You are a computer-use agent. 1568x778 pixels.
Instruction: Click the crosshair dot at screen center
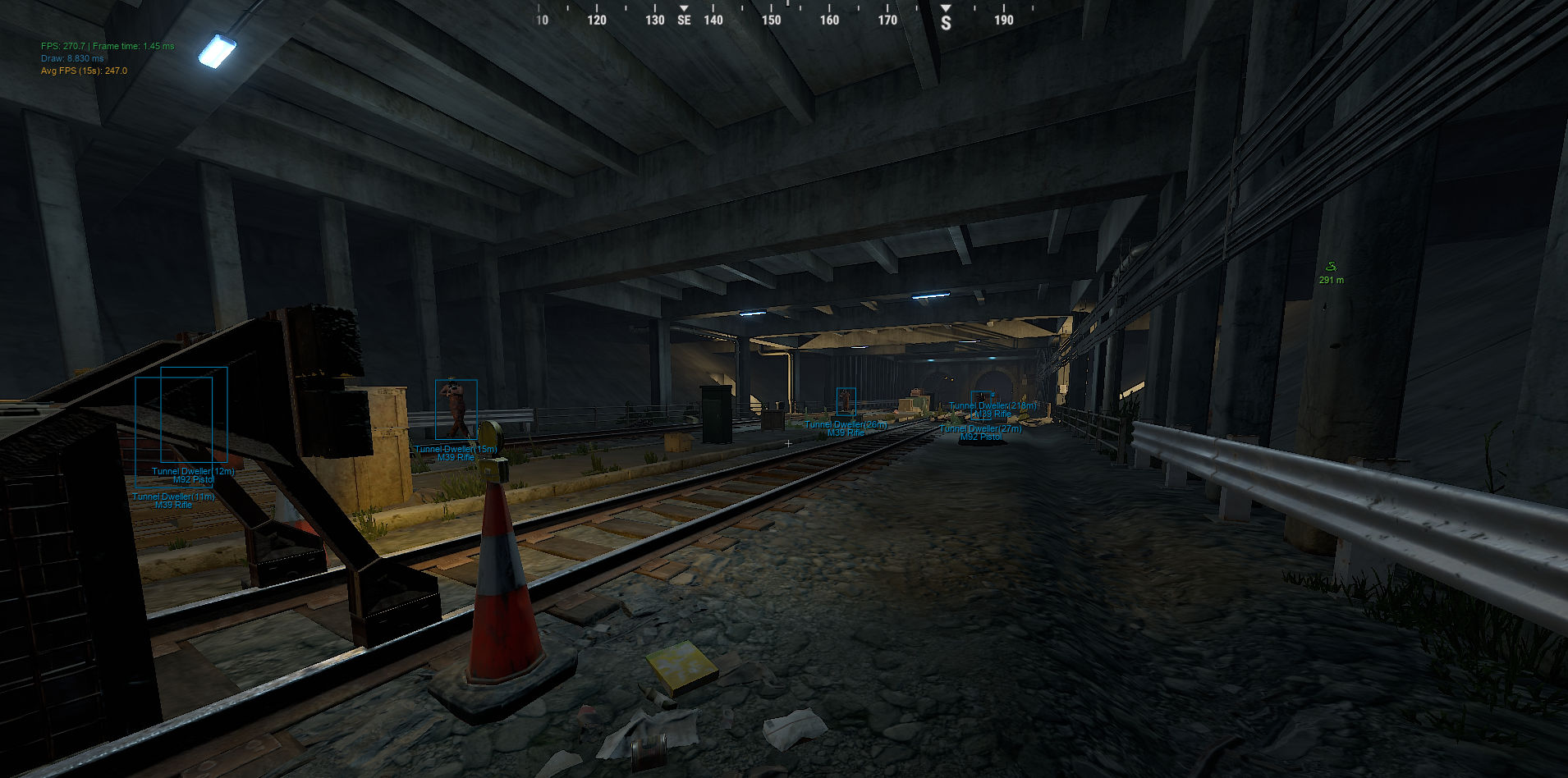[787, 442]
